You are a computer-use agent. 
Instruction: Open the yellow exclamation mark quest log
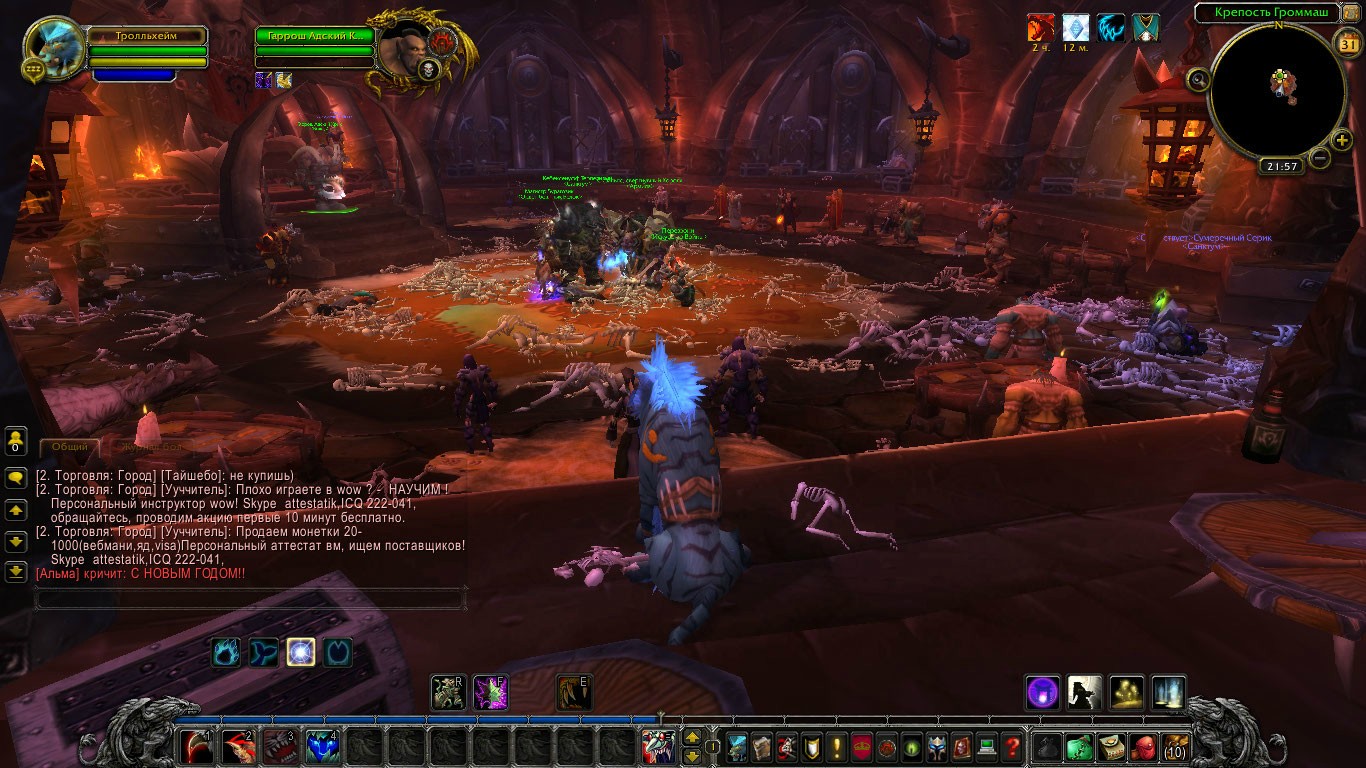tap(837, 746)
